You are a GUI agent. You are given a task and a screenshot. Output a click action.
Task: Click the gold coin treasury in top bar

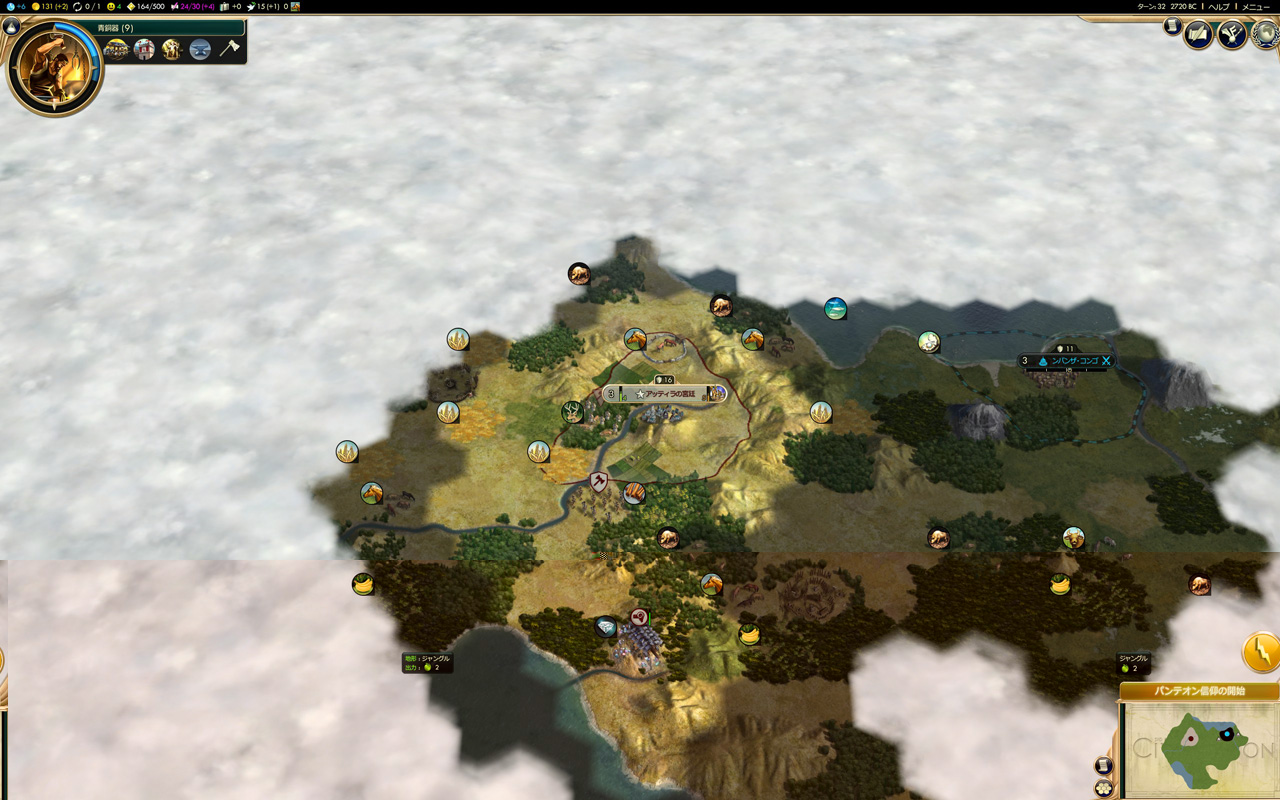[35, 6]
